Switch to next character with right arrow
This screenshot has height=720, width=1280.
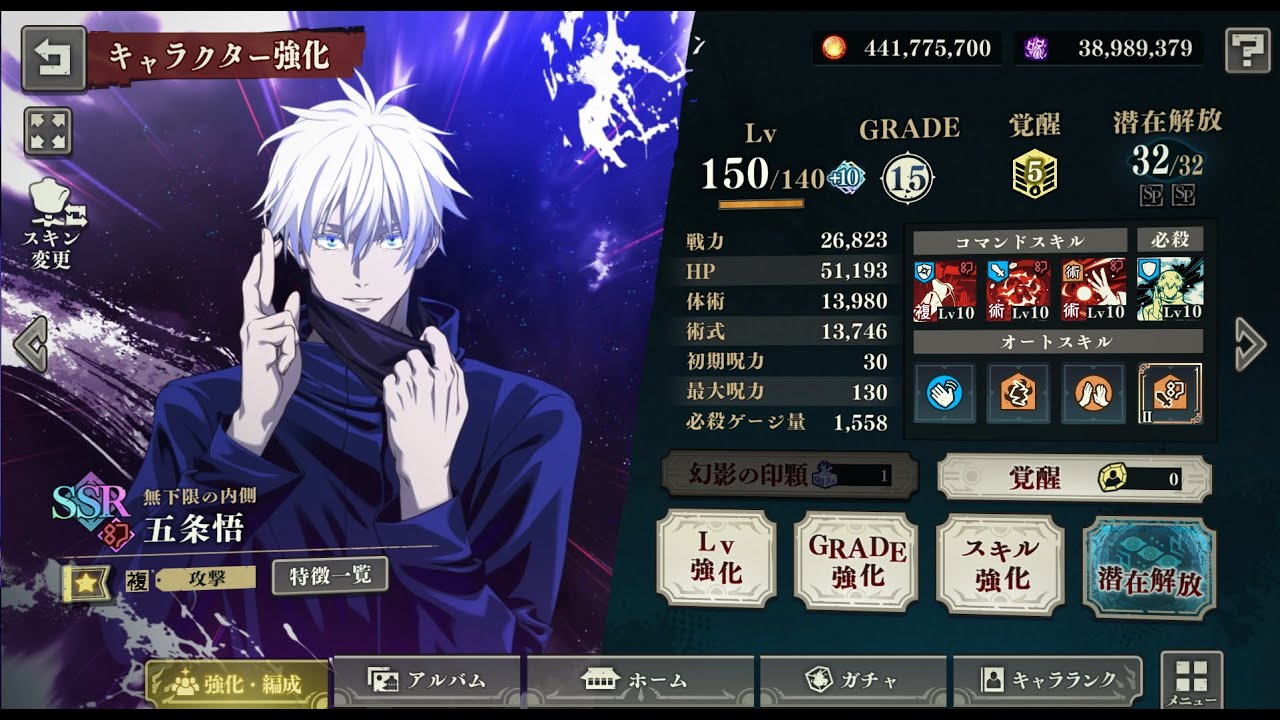(x=1250, y=345)
